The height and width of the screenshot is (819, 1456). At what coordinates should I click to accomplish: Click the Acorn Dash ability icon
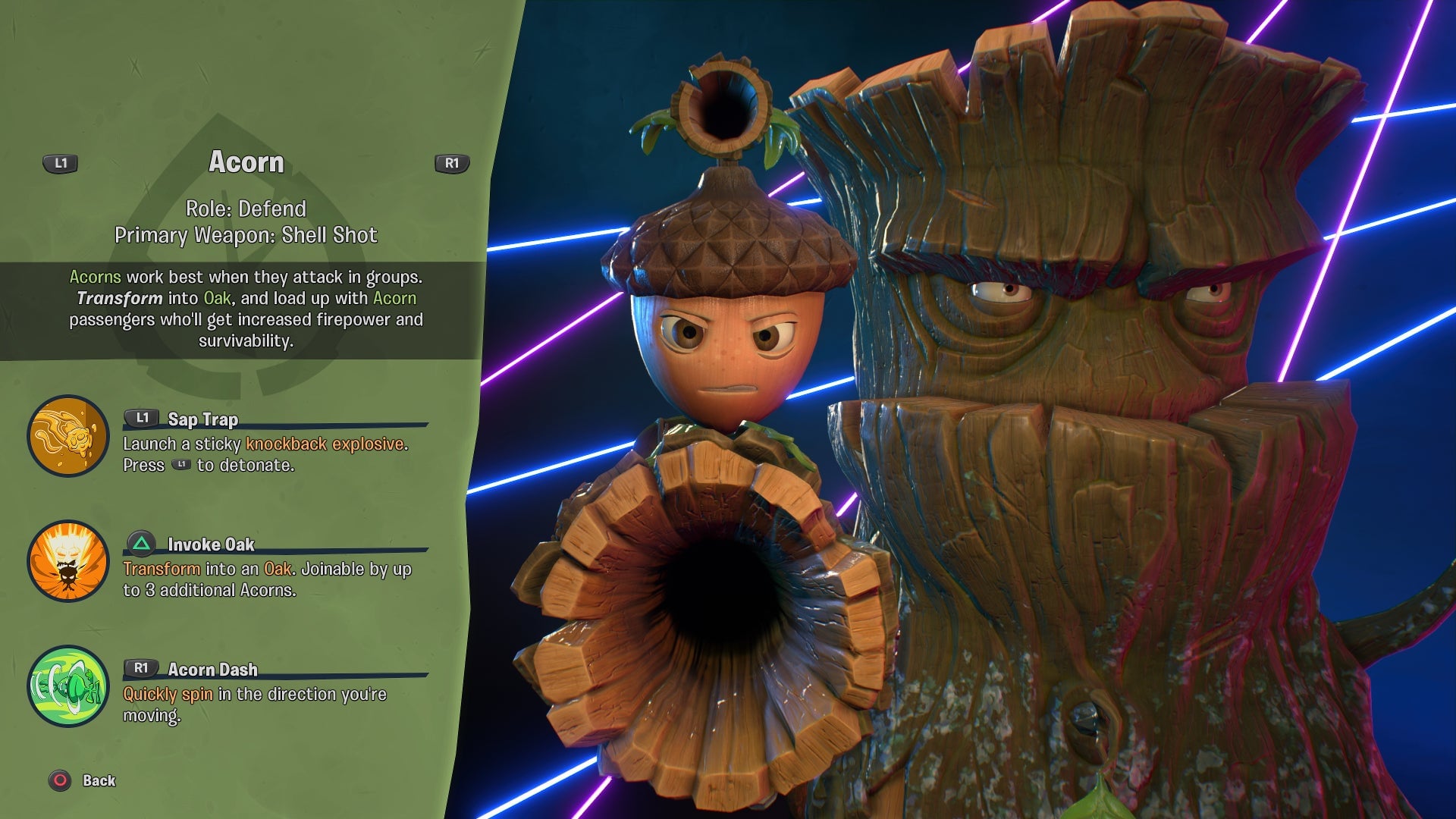[x=68, y=686]
